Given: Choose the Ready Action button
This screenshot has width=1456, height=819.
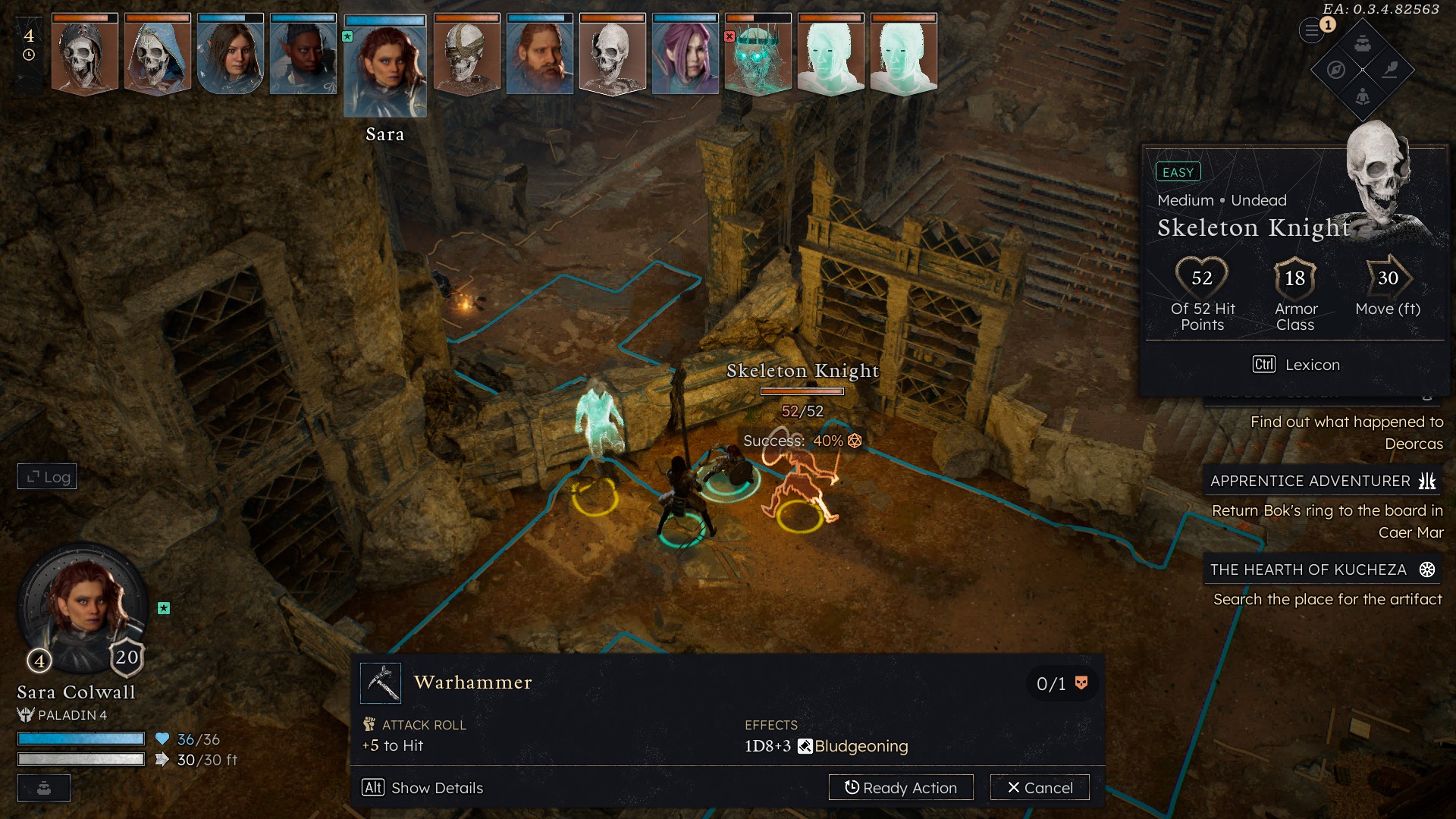Looking at the screenshot, I should [900, 787].
